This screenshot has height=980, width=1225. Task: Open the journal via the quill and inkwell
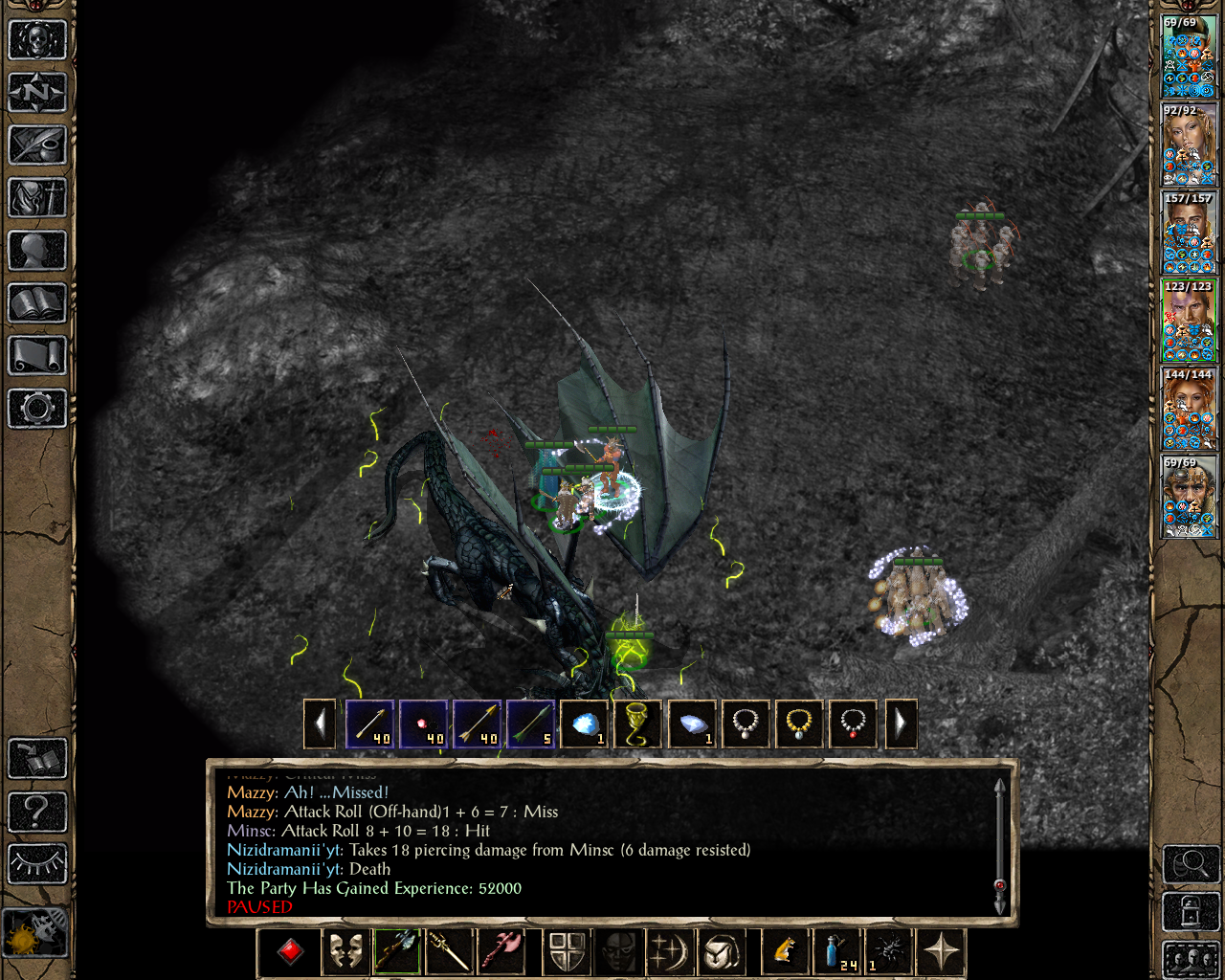(37, 145)
